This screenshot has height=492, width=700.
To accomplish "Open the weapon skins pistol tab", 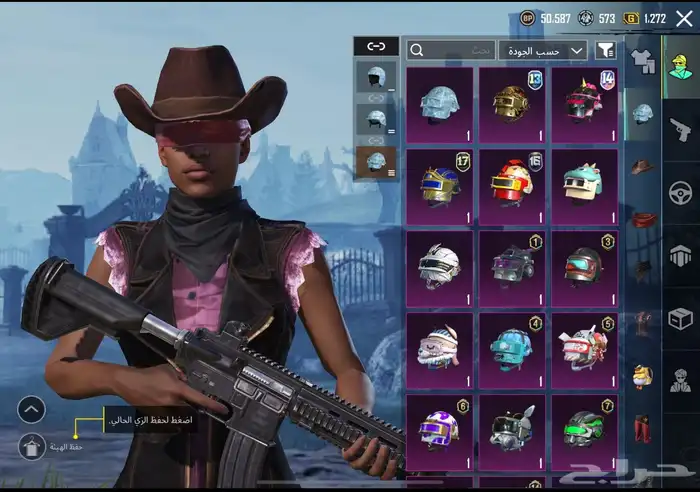I will [681, 129].
